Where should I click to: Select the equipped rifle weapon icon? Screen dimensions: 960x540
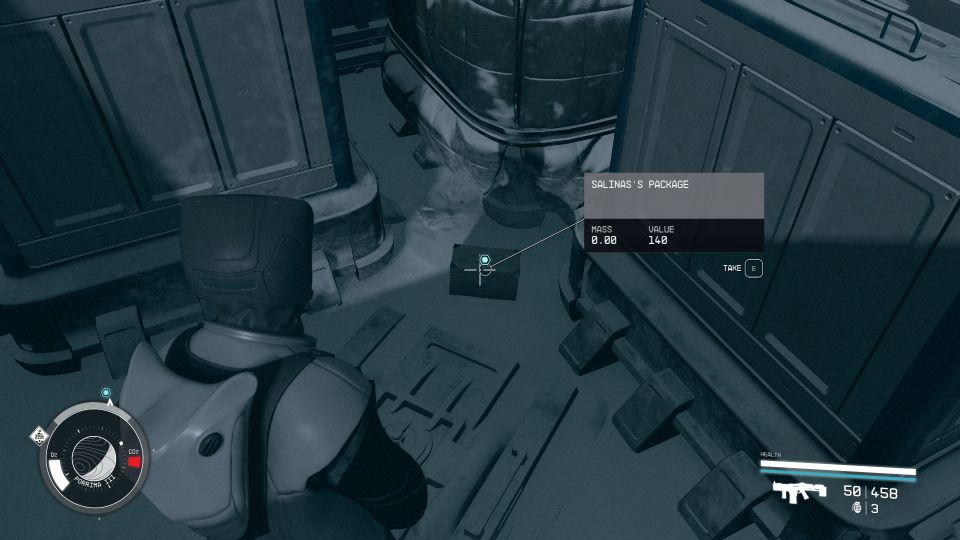pyautogui.click(x=799, y=490)
